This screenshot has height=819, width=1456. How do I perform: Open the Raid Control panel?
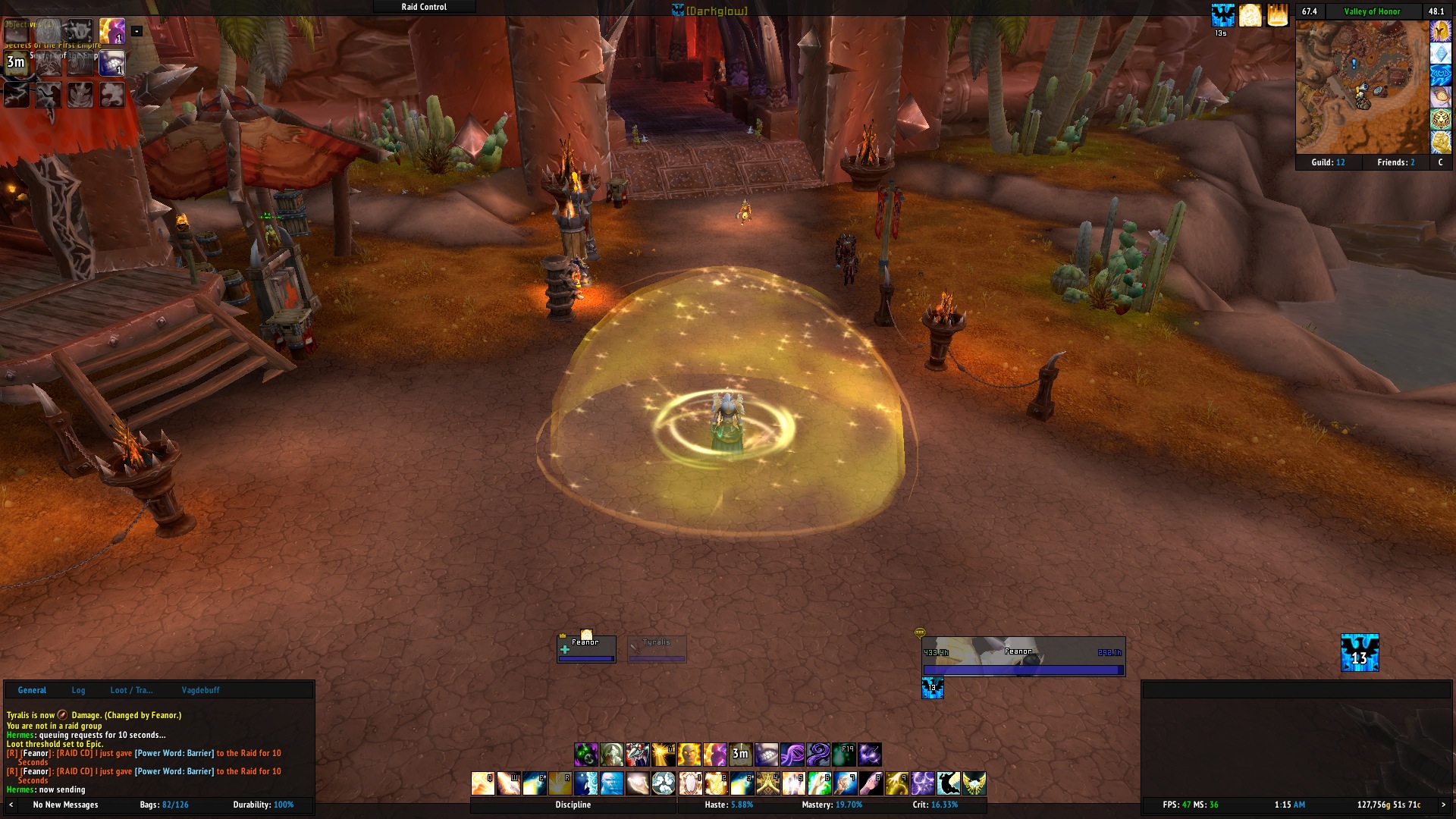pos(424,7)
